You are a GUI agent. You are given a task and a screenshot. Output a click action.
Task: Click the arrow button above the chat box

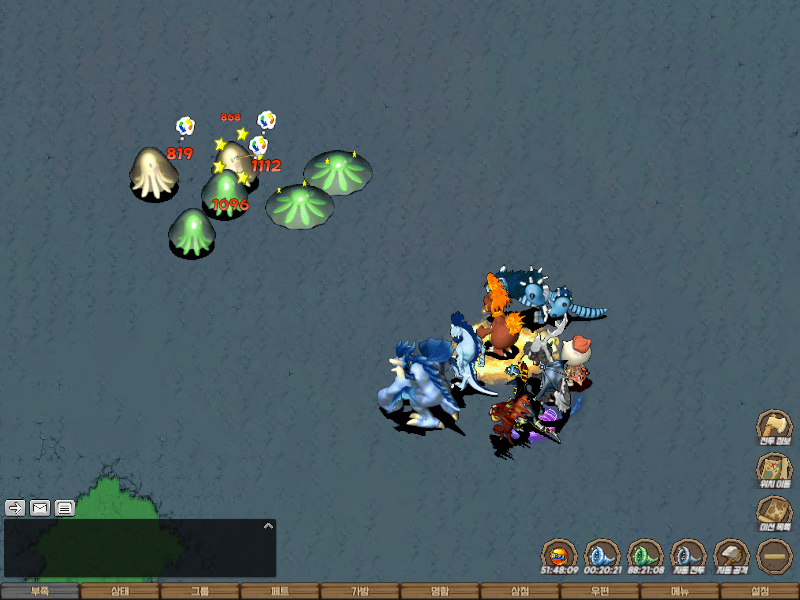15,507
